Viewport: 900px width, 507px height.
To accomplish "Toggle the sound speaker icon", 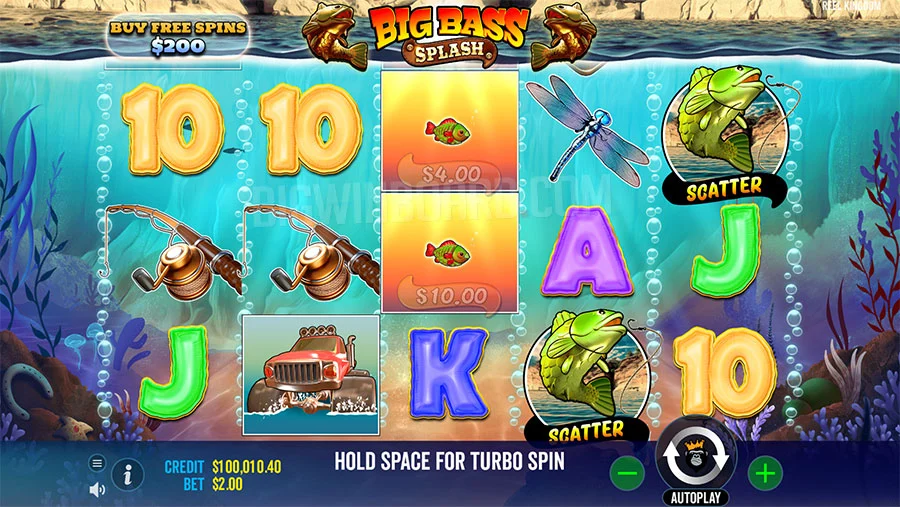I will [x=97, y=490].
